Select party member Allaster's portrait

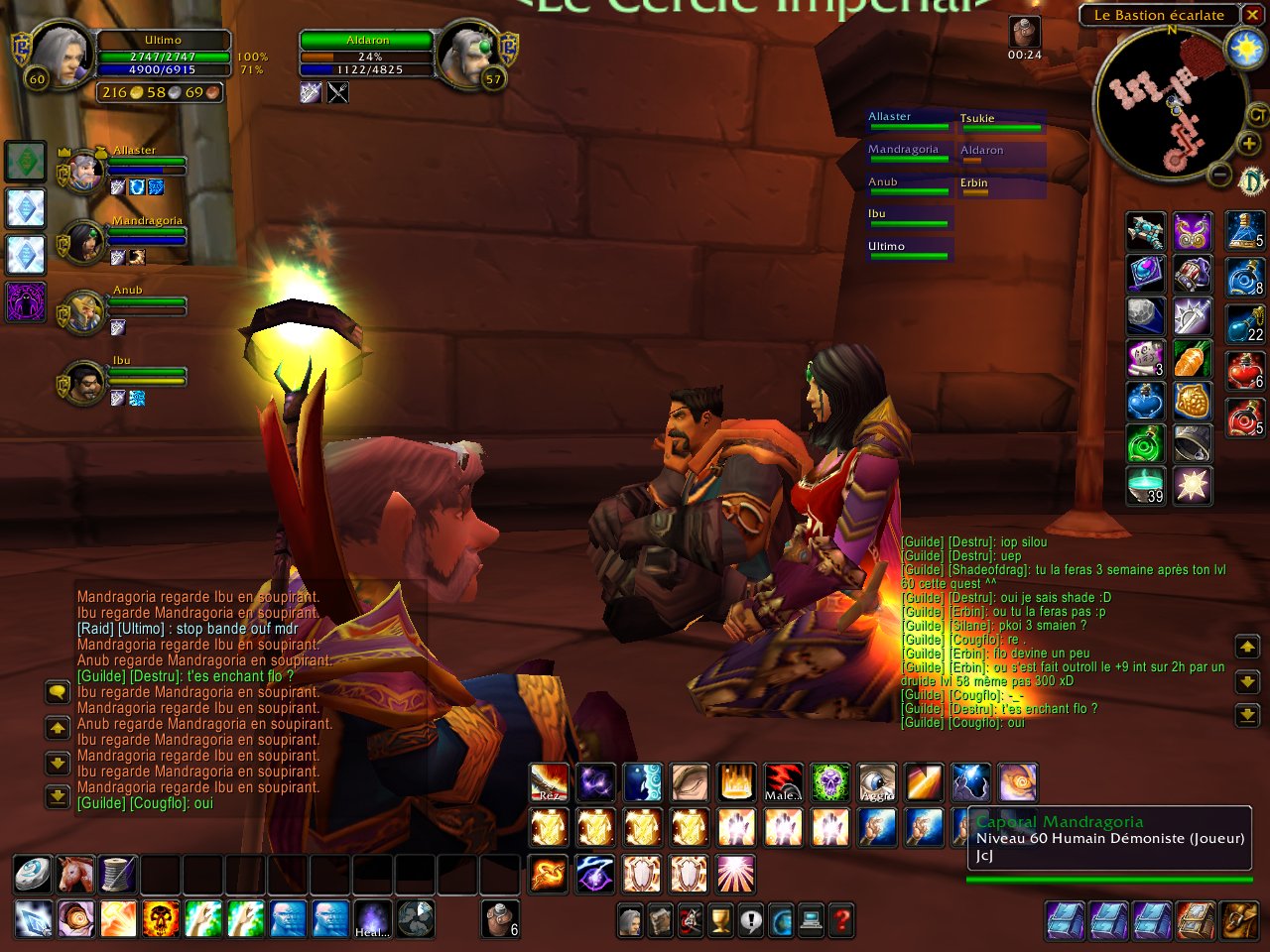[84, 171]
